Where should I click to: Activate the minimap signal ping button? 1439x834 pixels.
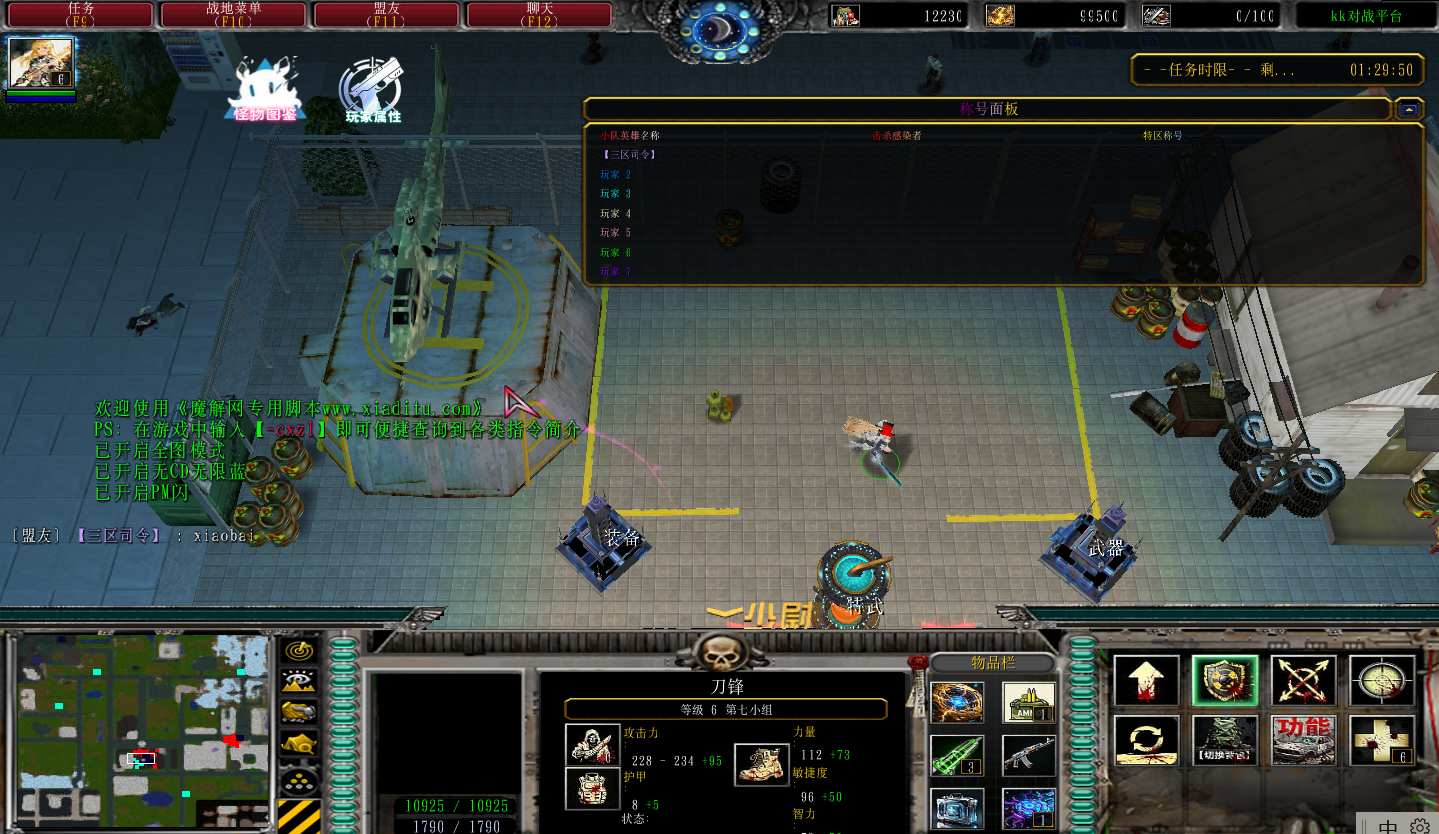(298, 651)
